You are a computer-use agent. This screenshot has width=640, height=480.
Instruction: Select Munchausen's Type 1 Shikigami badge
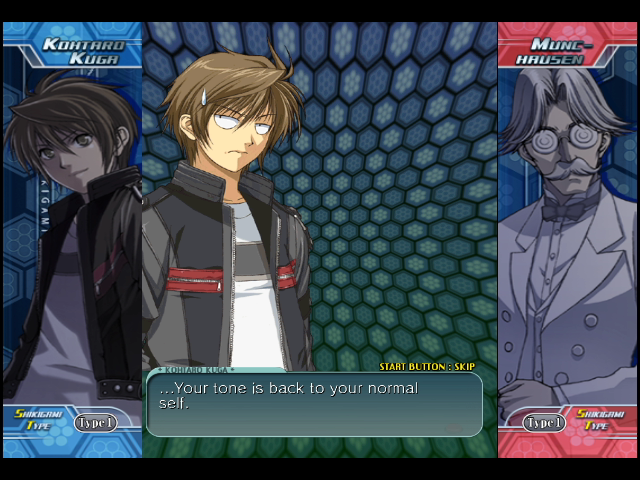545,423
